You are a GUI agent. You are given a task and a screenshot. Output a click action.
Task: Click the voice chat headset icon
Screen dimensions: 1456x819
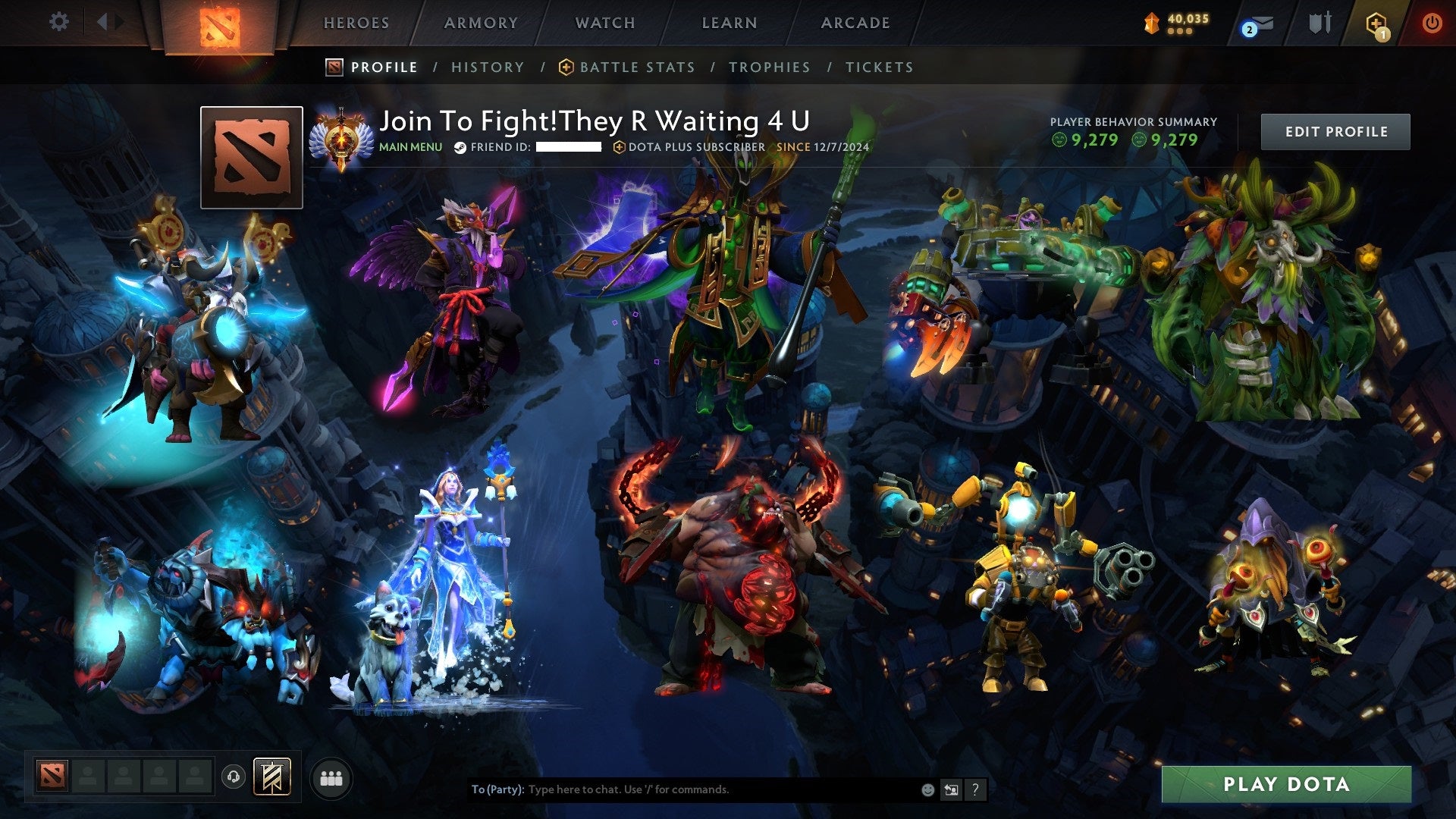pos(234,777)
